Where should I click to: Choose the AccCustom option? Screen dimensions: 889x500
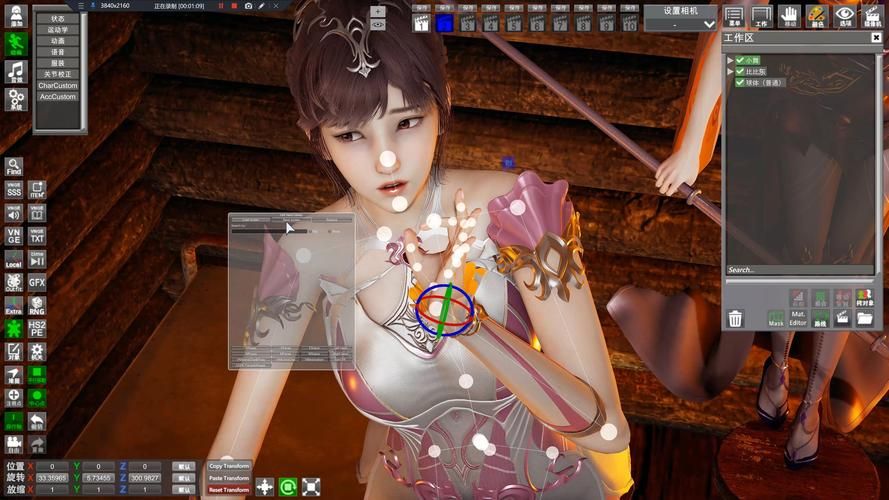coord(58,96)
